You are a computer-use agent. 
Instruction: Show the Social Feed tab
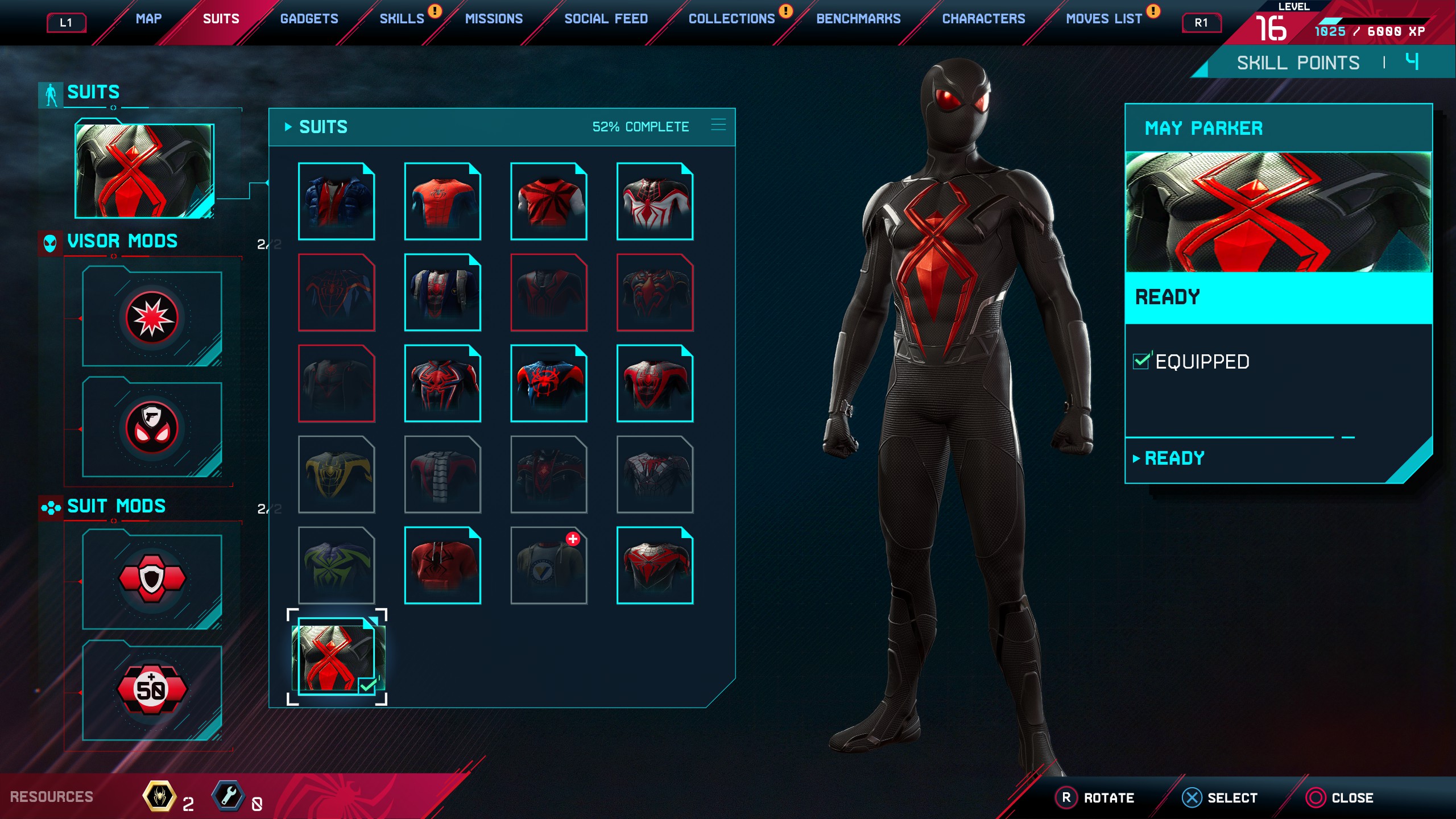(606, 19)
